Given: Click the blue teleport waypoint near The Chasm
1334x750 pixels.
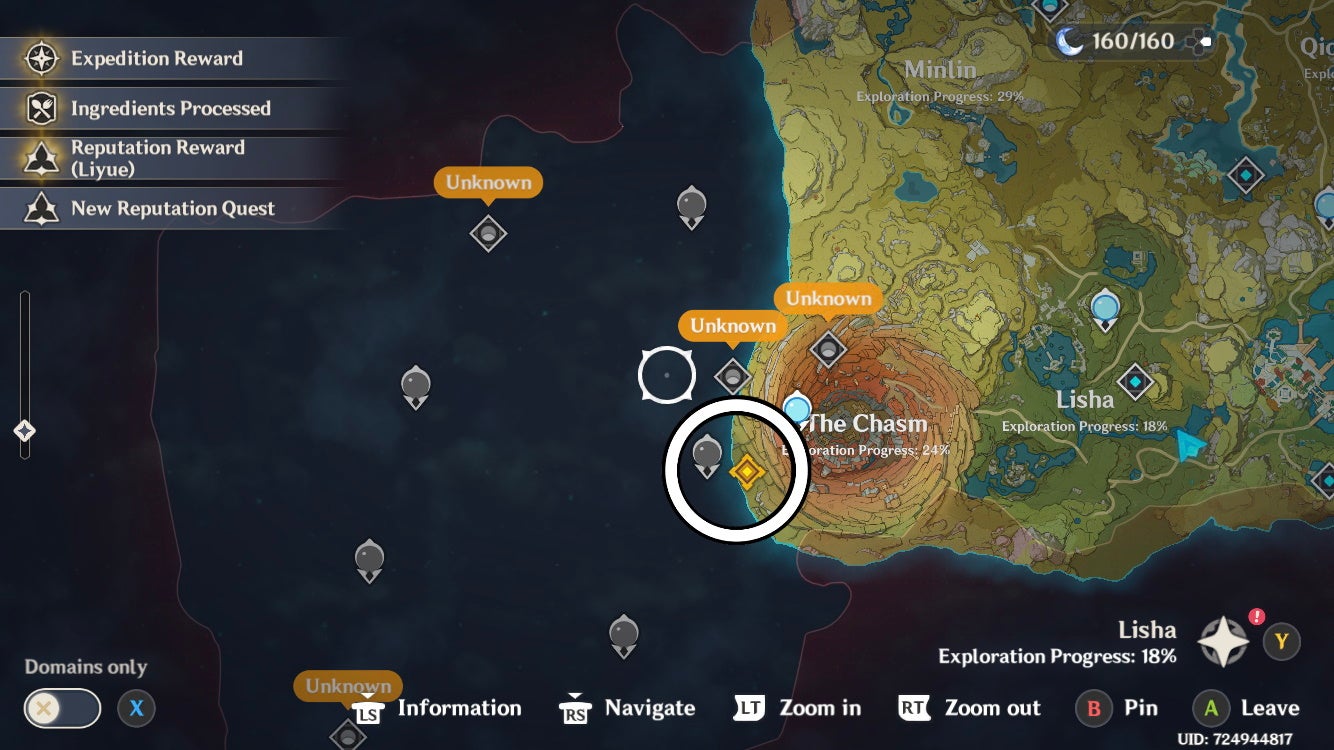Looking at the screenshot, I should (797, 409).
